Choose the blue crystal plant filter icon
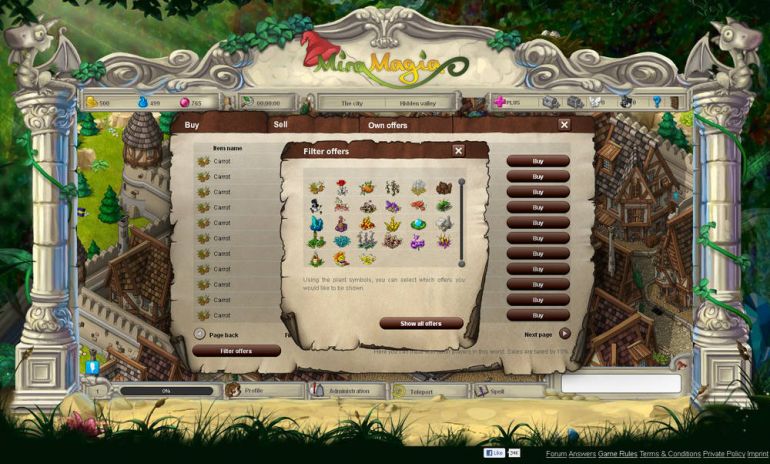Viewport: 770px width, 464px height. (317, 224)
